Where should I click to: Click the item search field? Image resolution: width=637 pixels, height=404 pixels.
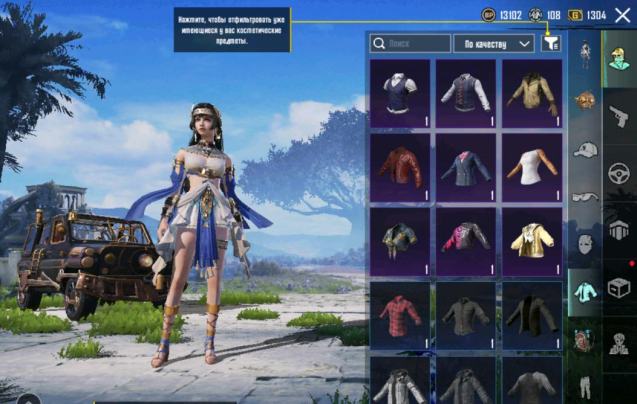tap(410, 44)
